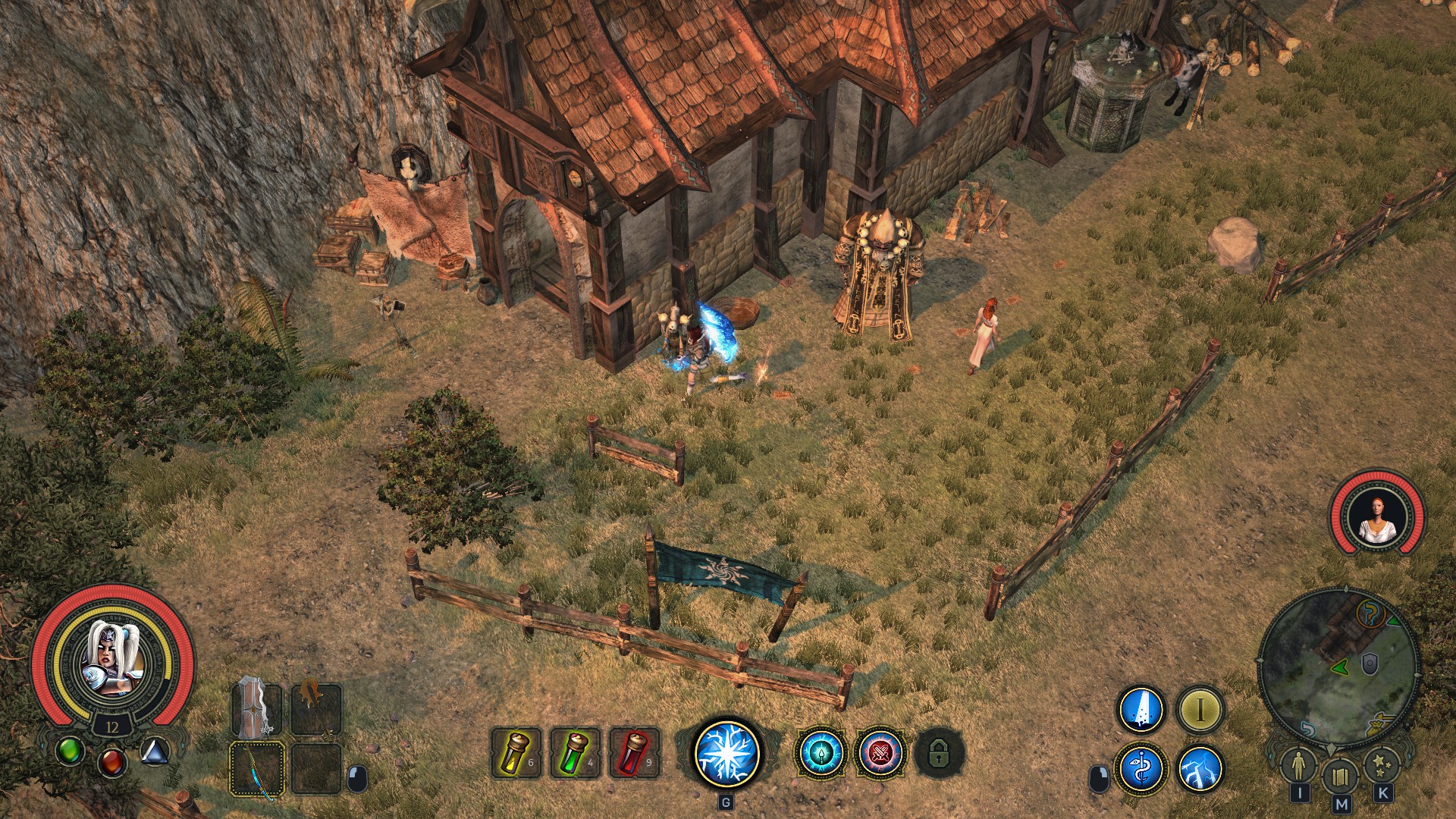Cast the lightning strike combat art
This screenshot has width=1456, height=819.
click(x=1200, y=769)
